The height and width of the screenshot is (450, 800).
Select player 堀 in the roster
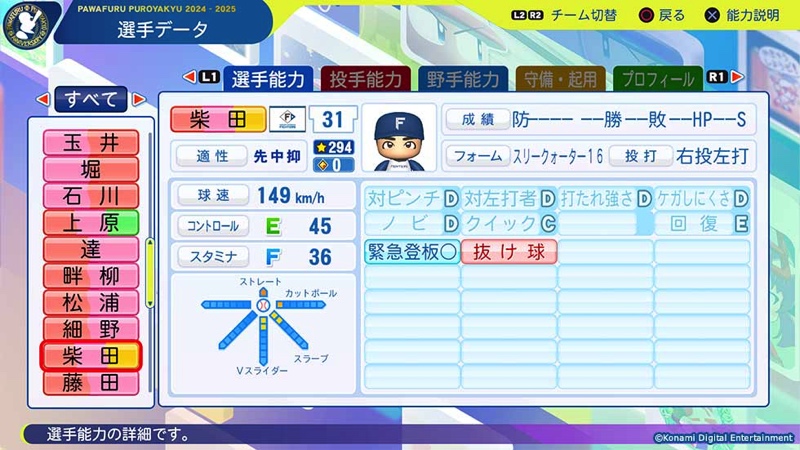pyautogui.click(x=90, y=169)
